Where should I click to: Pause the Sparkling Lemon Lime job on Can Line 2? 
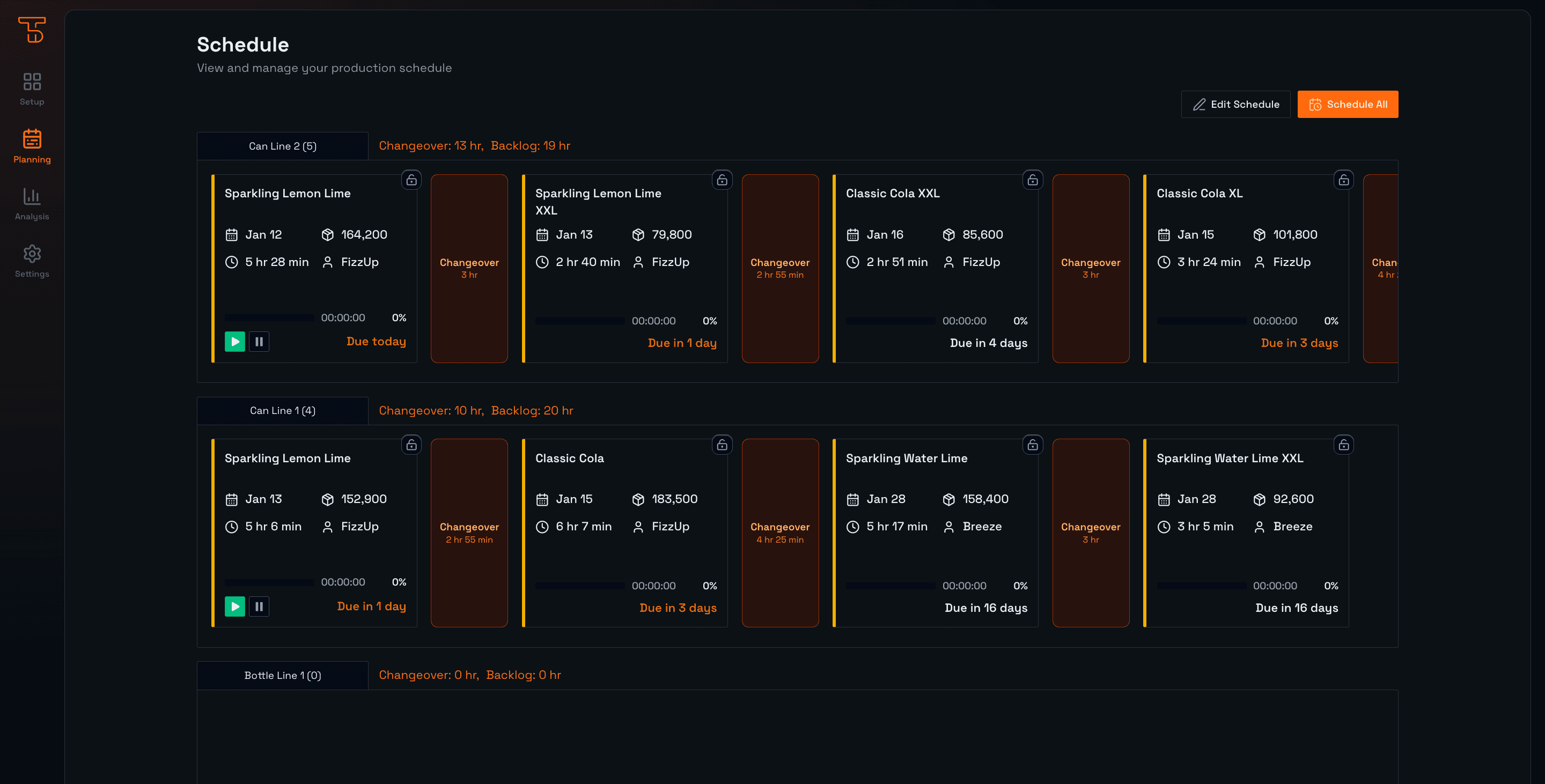tap(259, 341)
